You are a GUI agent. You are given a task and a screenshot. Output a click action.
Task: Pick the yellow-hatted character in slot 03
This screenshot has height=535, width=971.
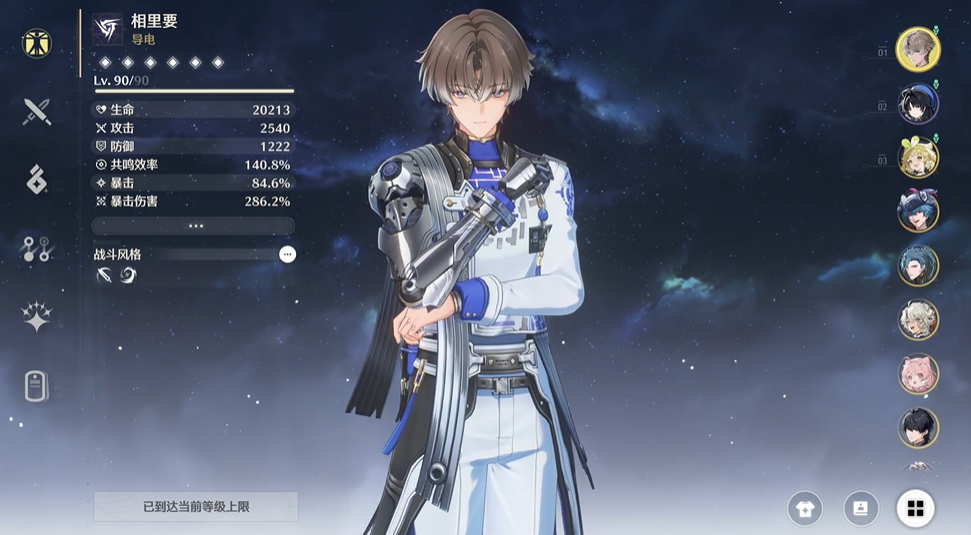pyautogui.click(x=917, y=157)
